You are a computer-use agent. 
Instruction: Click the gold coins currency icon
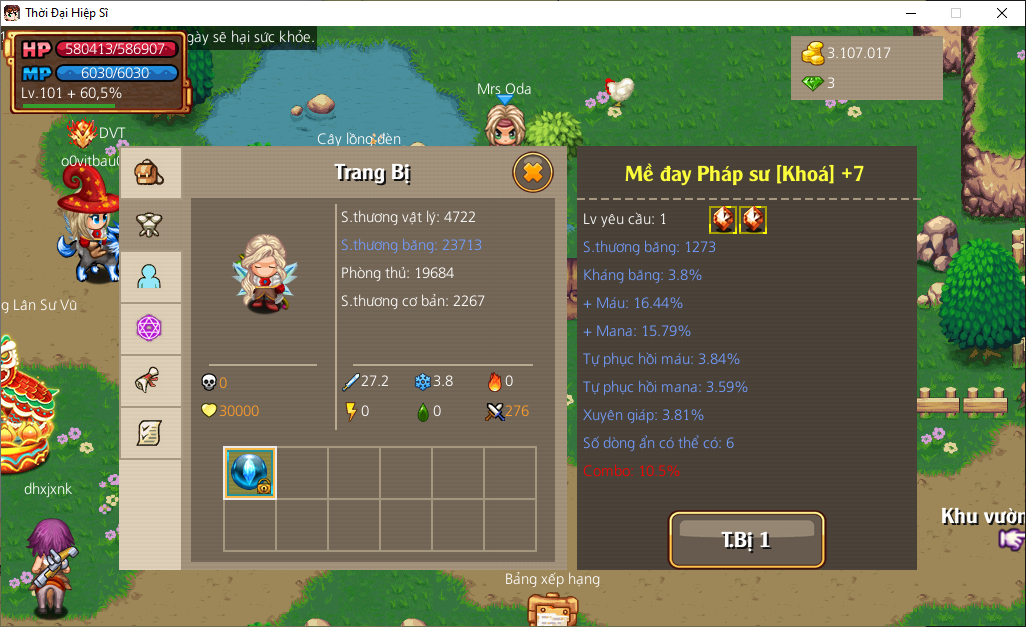click(x=813, y=53)
